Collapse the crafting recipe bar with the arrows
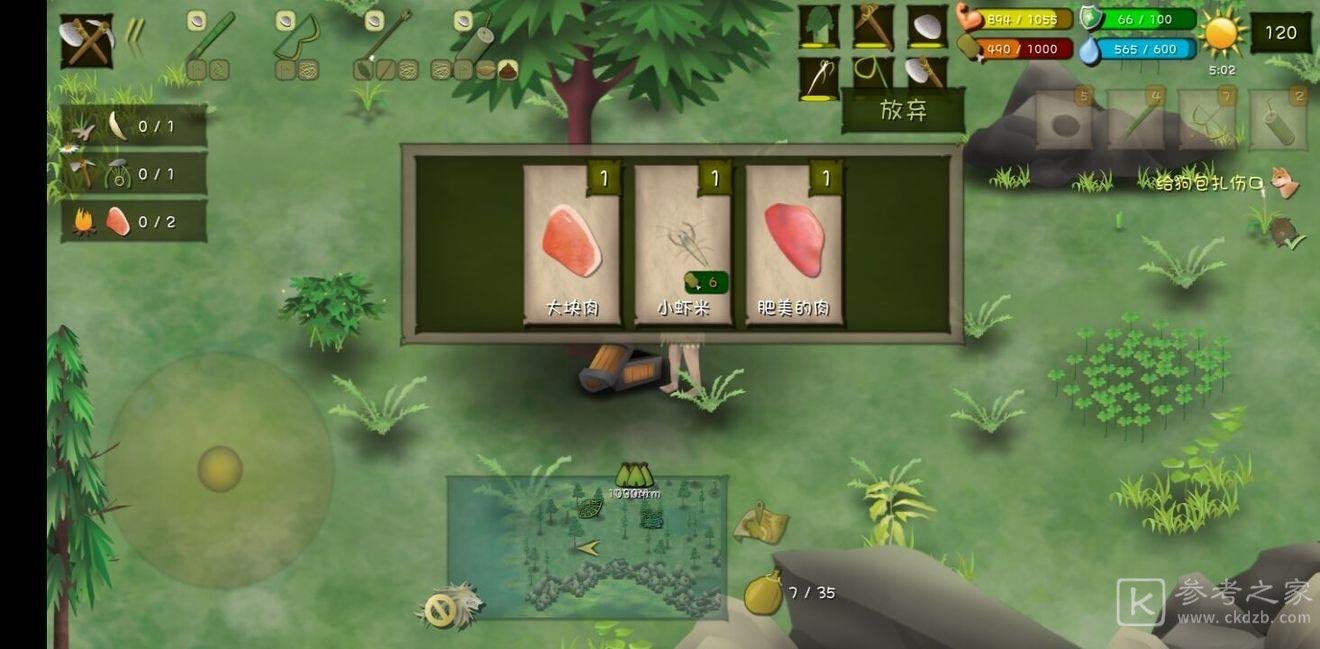The height and width of the screenshot is (649, 1320). (x=135, y=40)
